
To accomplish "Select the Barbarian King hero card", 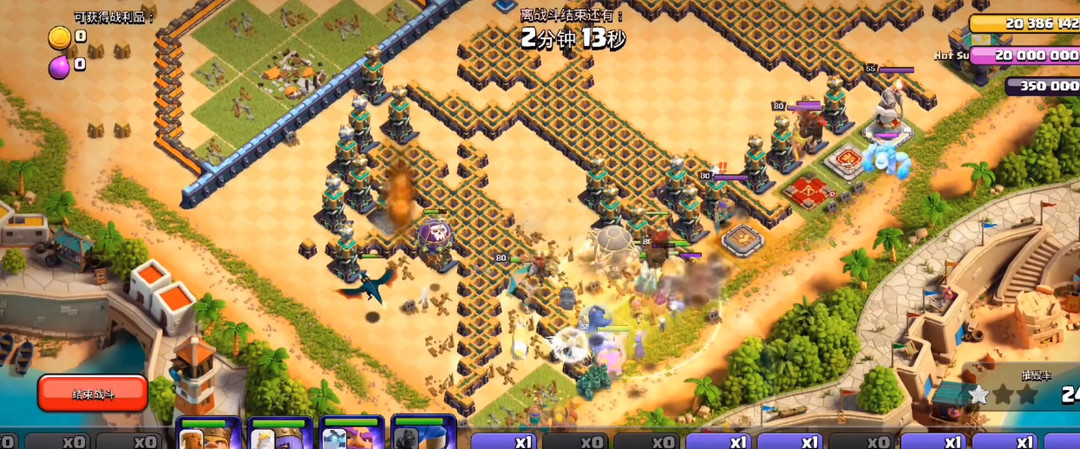I will click(208, 435).
